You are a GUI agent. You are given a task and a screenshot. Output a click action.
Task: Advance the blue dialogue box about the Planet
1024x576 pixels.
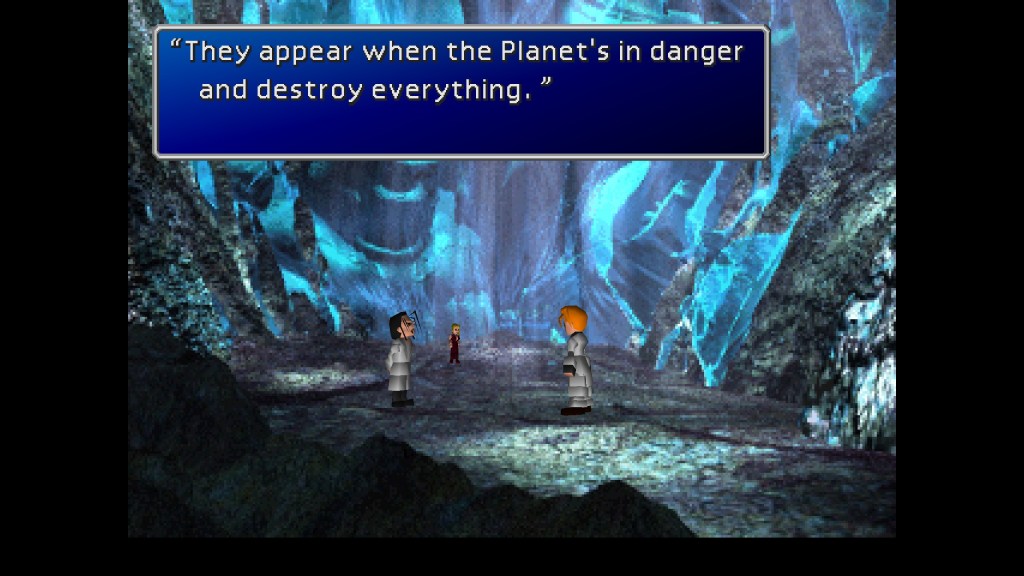point(461,92)
